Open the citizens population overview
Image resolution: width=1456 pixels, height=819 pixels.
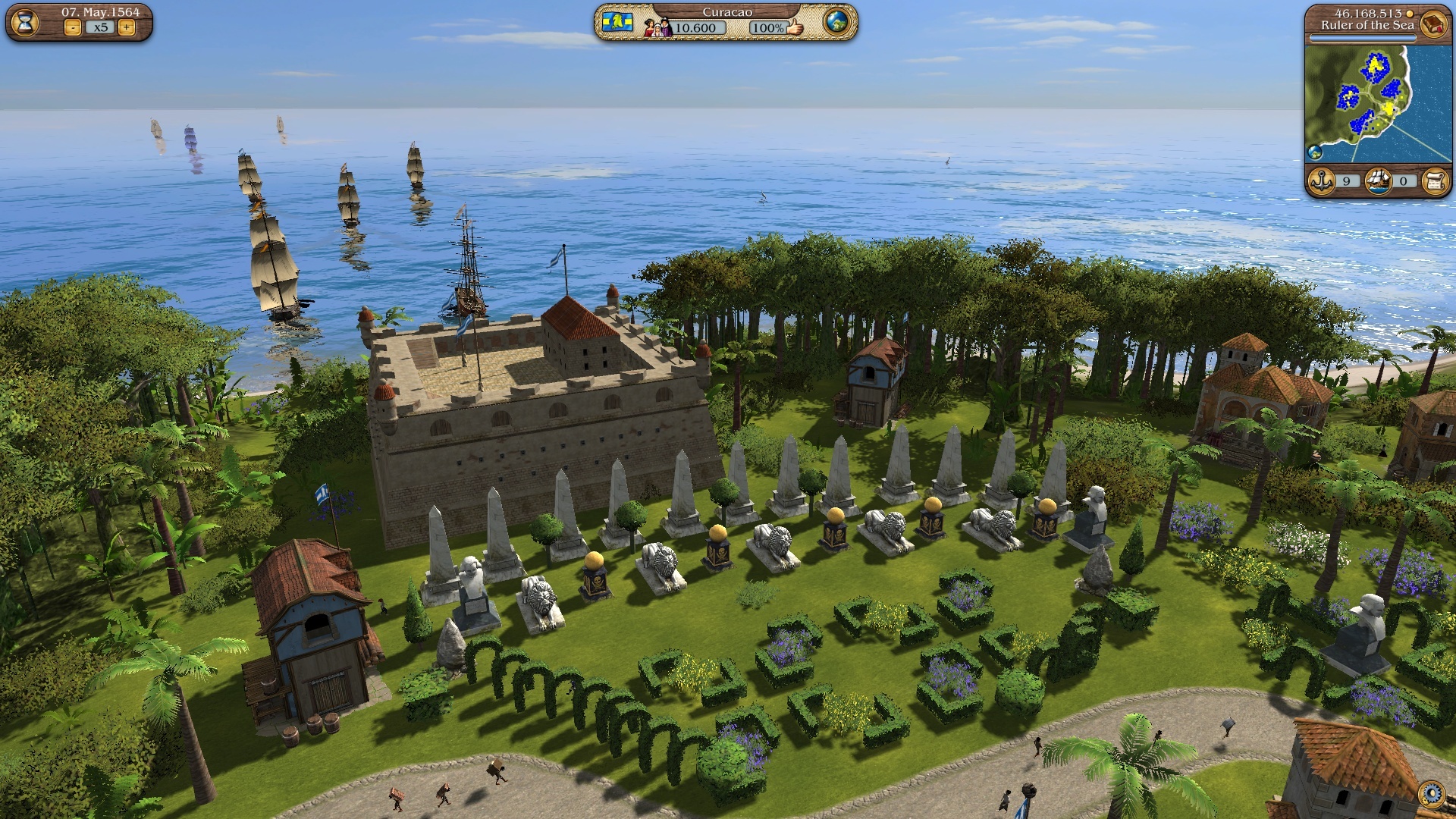coord(657,27)
